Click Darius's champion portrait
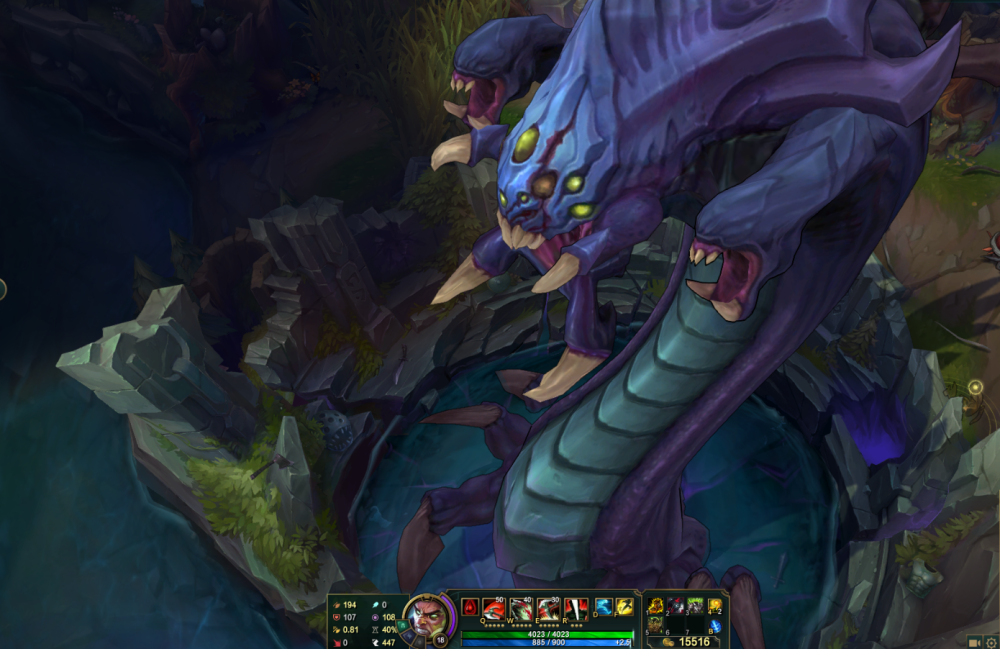Viewport: 1000px width, 649px height. 423,619
